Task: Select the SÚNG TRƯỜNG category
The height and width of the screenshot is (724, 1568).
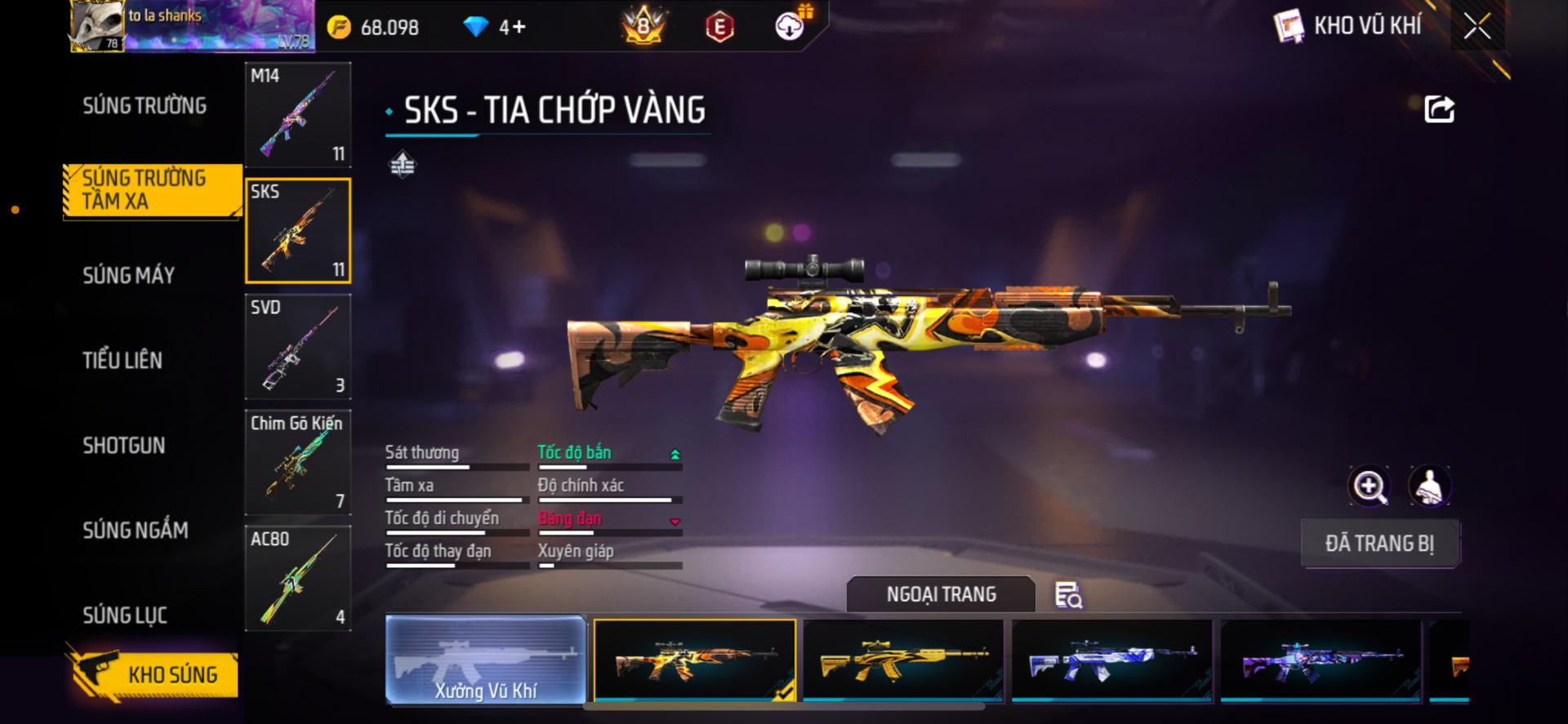Action: (145, 106)
